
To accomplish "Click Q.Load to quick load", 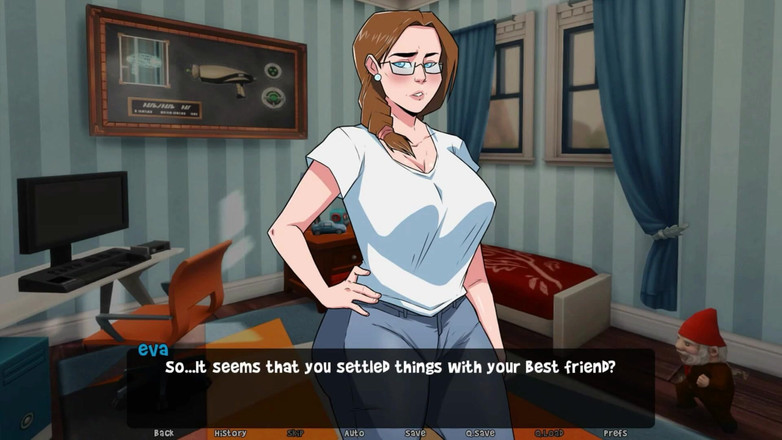I will [x=549, y=433].
